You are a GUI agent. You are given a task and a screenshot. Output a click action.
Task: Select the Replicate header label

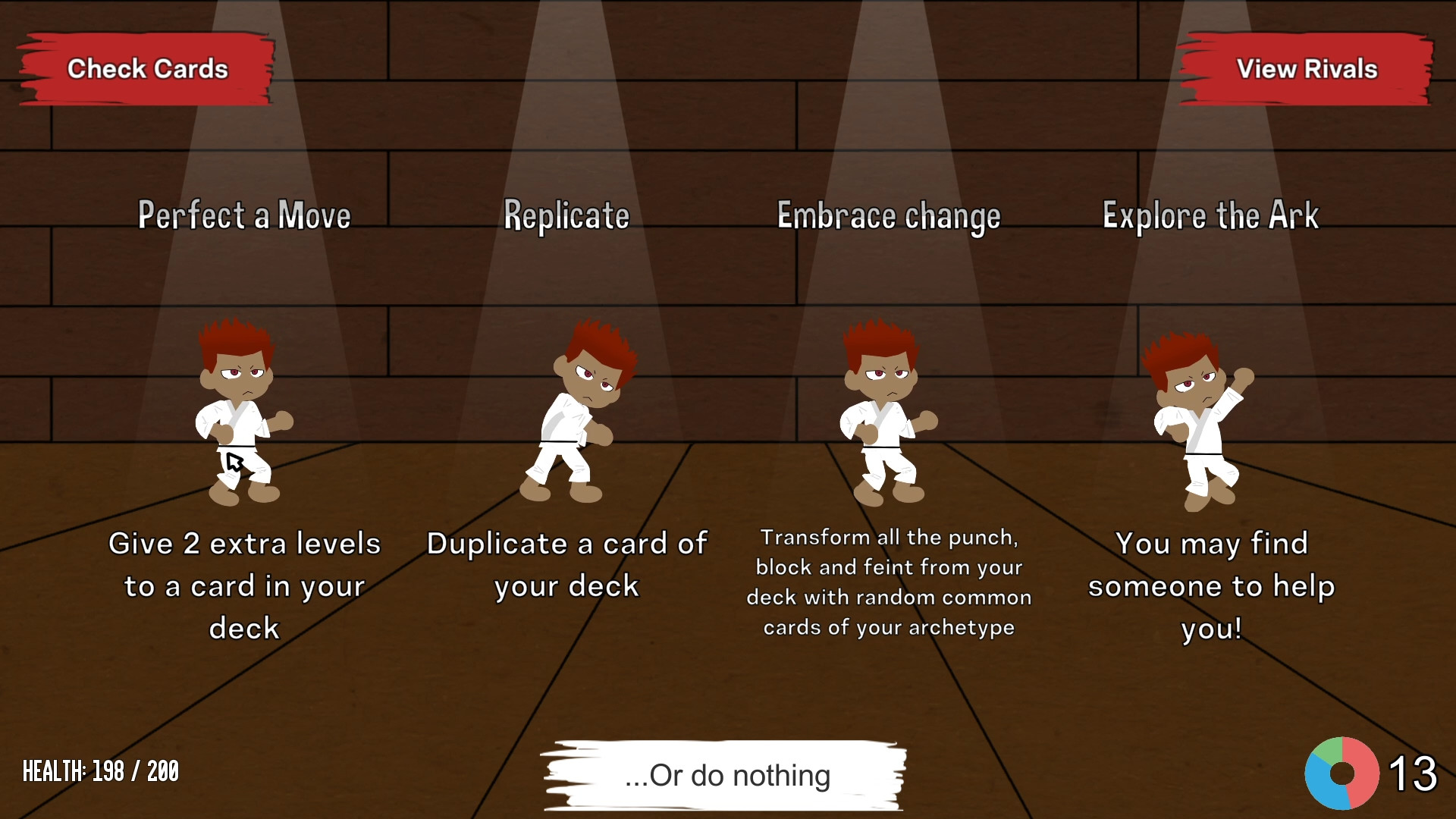pyautogui.click(x=566, y=215)
